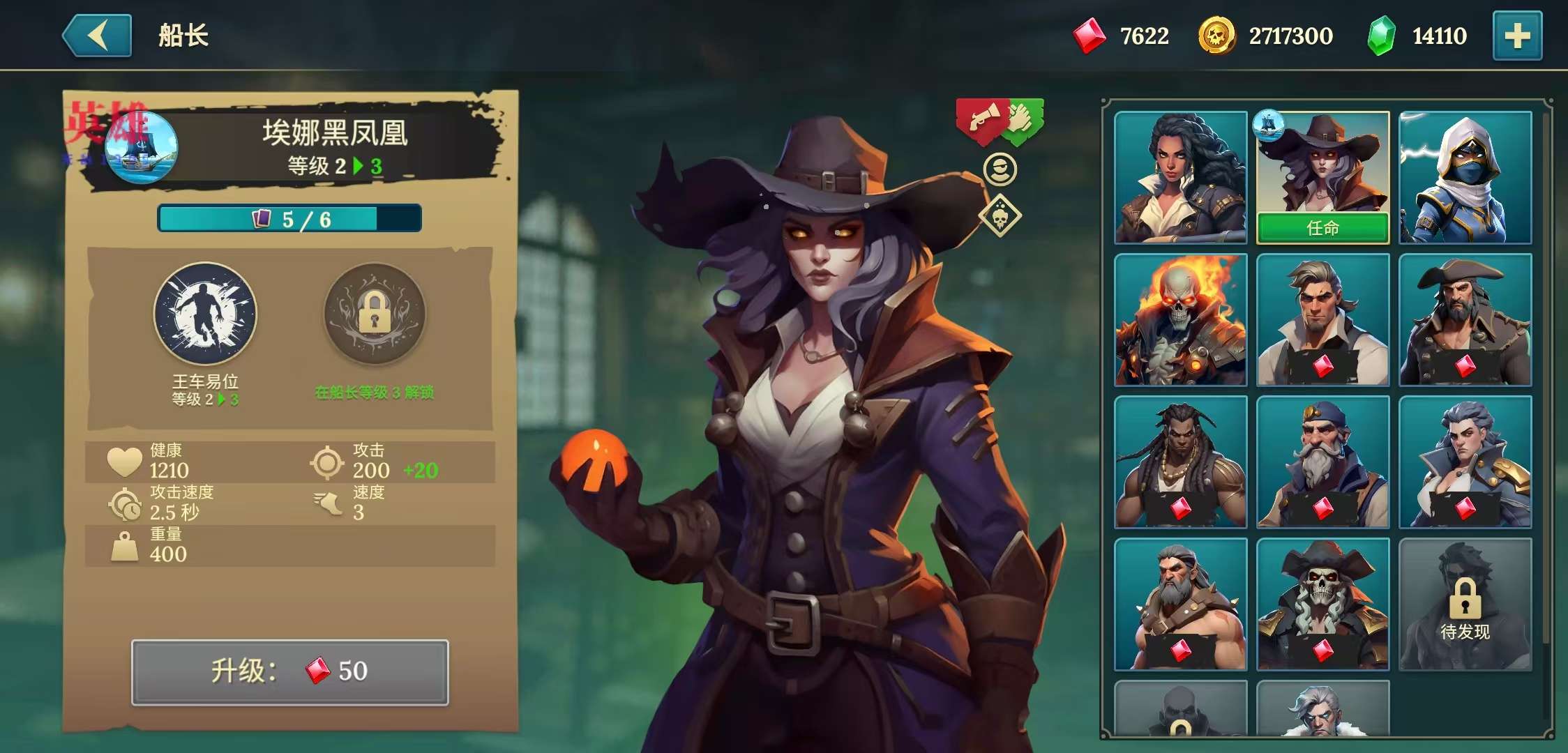
Task: Tap the locked second skill icon
Action: coord(375,314)
